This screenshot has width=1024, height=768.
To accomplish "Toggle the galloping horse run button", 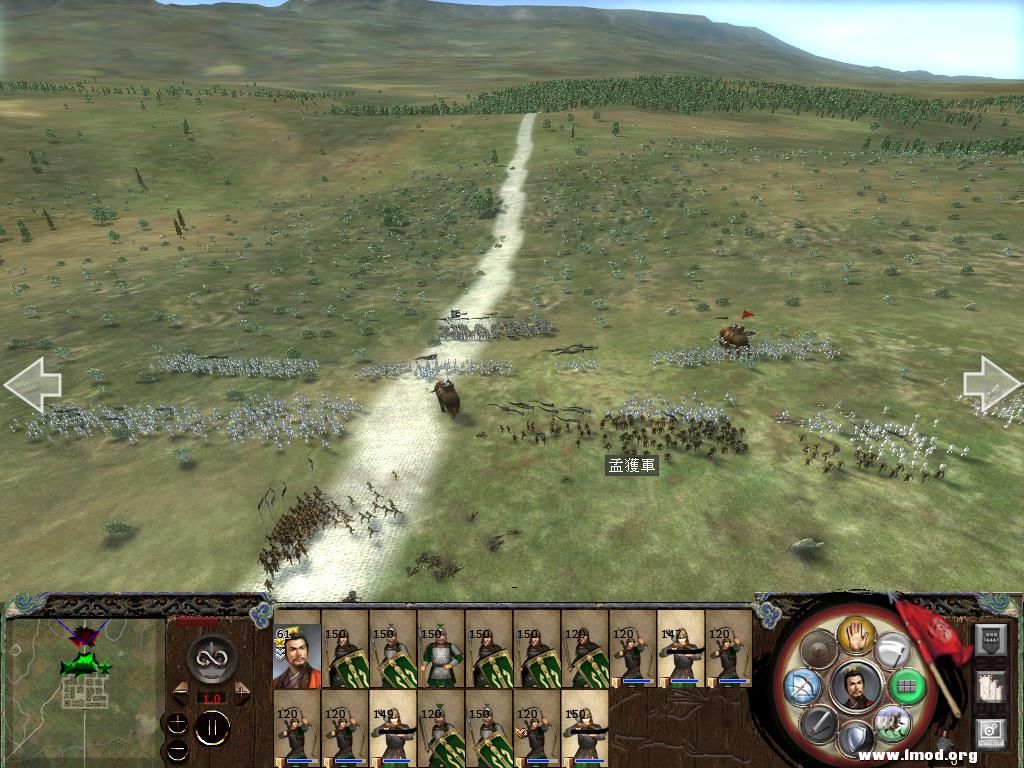I will click(x=891, y=722).
